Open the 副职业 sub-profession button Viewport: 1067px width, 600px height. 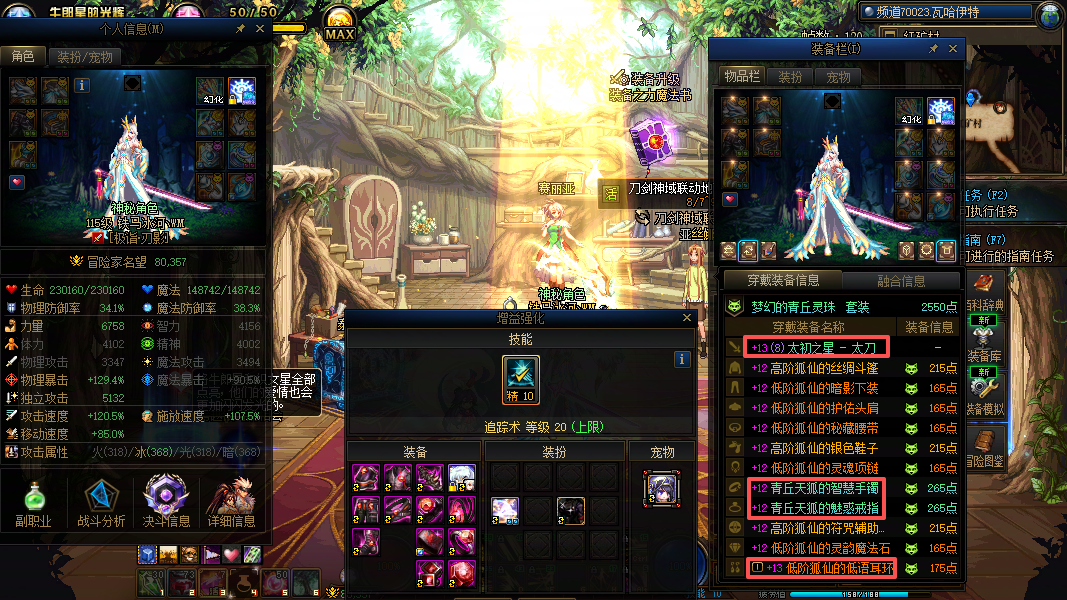33,502
